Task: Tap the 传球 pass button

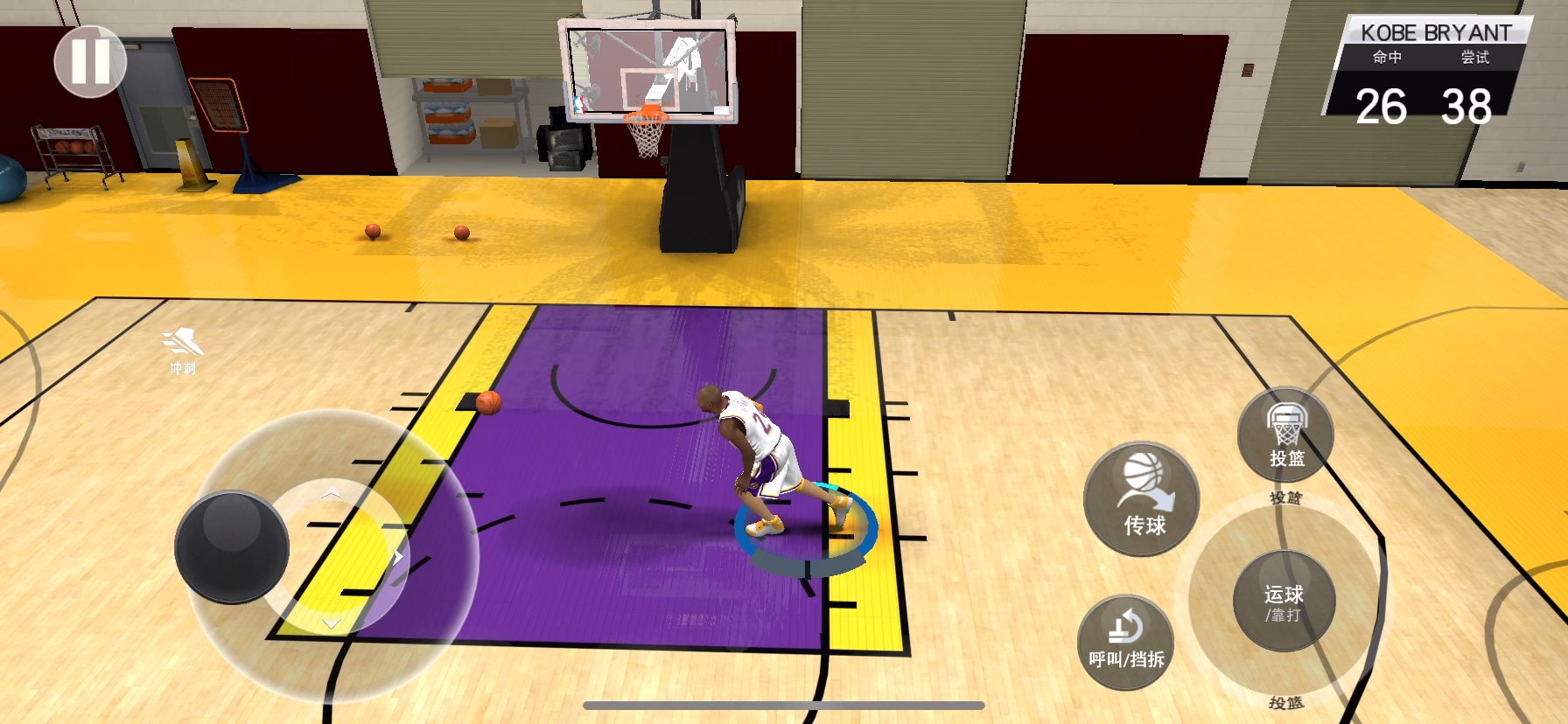Action: [1142, 498]
